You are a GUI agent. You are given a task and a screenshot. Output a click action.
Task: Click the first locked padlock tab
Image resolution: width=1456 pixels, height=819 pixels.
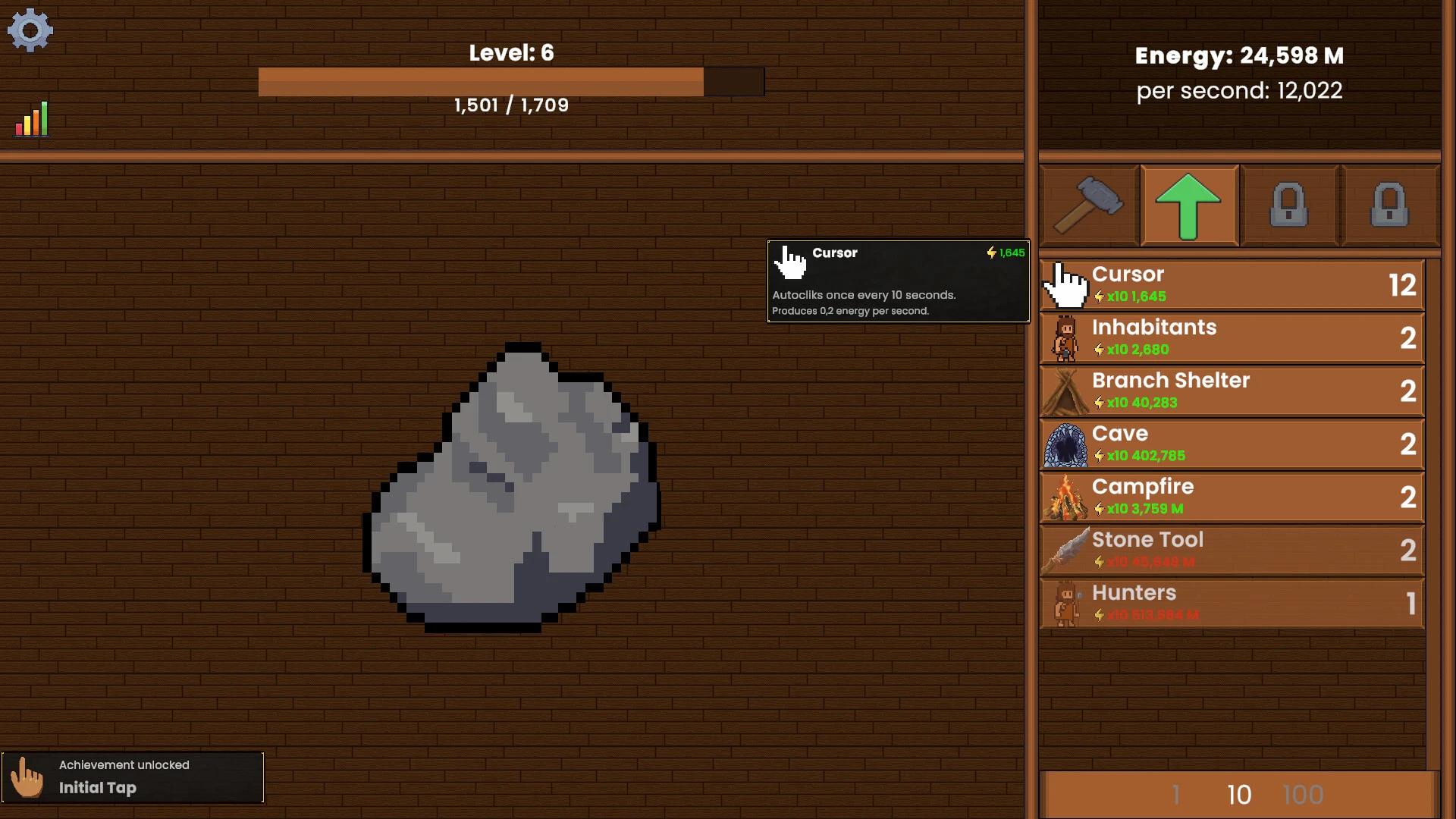(x=1289, y=205)
